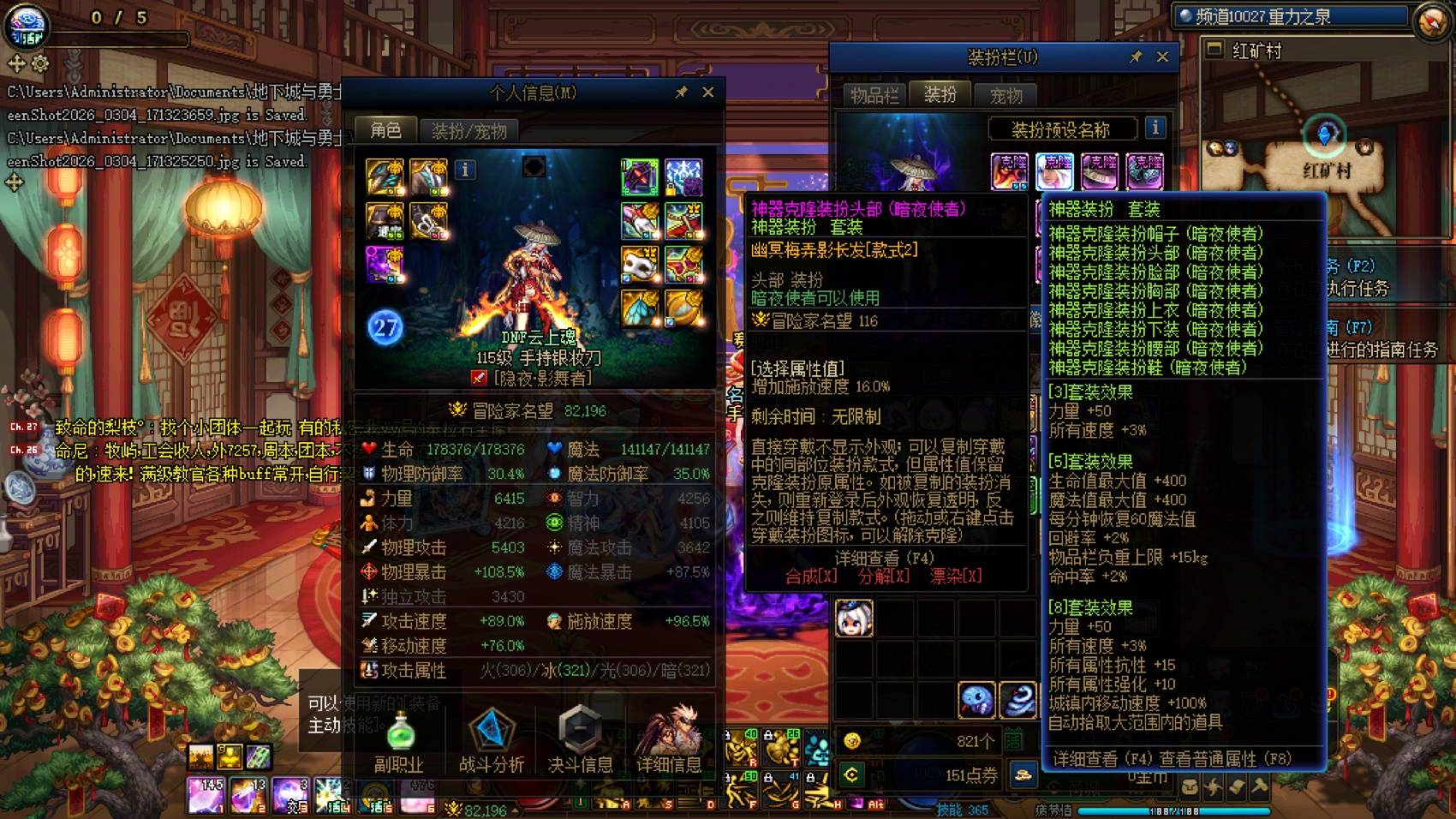The width and height of the screenshot is (1456, 819).
Task: Click the 装扮预设名称 button
Action: tap(1062, 129)
